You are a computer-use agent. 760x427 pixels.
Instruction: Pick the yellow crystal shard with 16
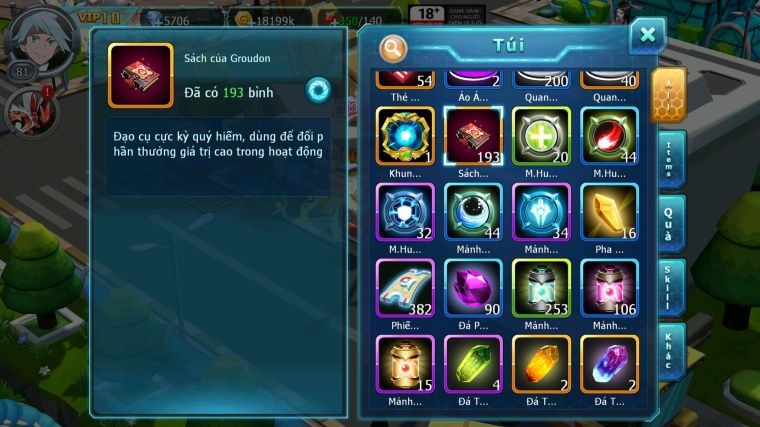(609, 212)
